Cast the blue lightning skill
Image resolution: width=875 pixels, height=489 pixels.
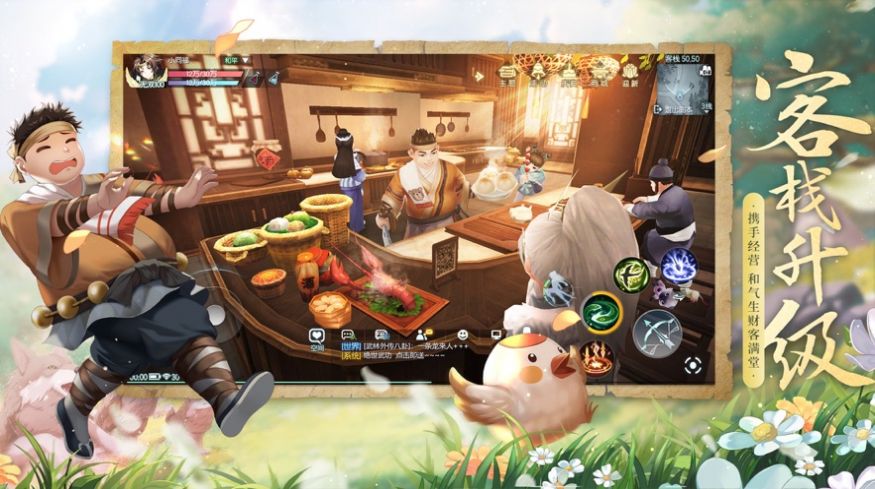coord(678,266)
